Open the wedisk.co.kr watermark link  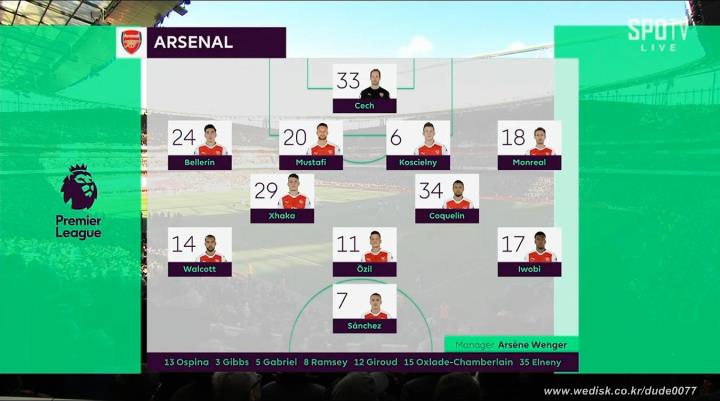click(620, 390)
